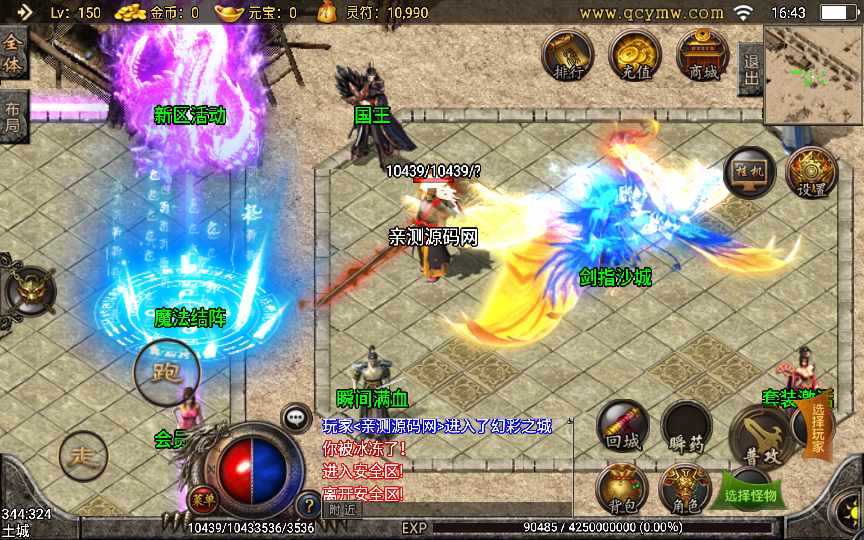Open the chat speech bubble button
Viewport: 864px width, 540px height.
[x=296, y=418]
